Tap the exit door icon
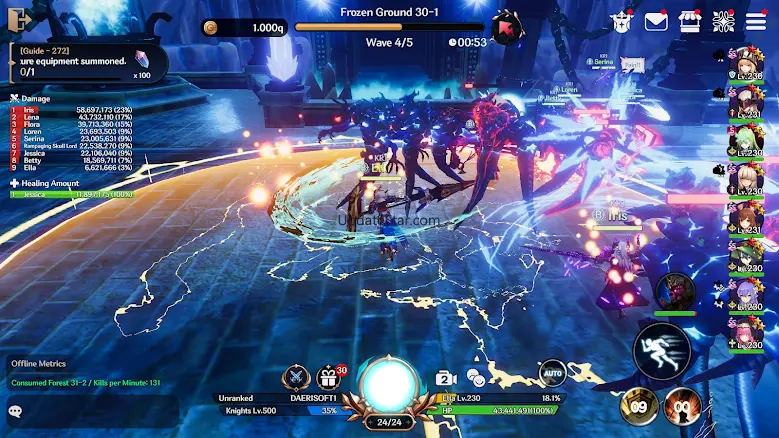The height and width of the screenshot is (438, 779). click(19, 19)
